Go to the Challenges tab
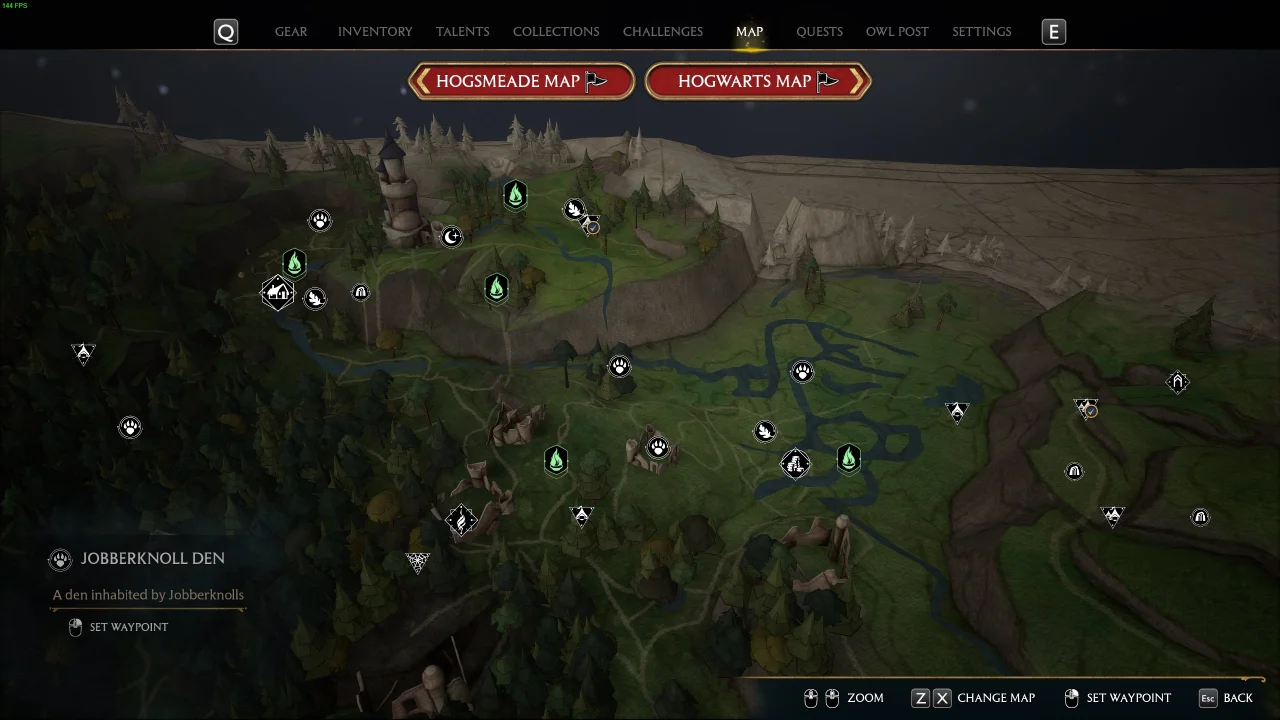The image size is (1280, 720). (663, 32)
